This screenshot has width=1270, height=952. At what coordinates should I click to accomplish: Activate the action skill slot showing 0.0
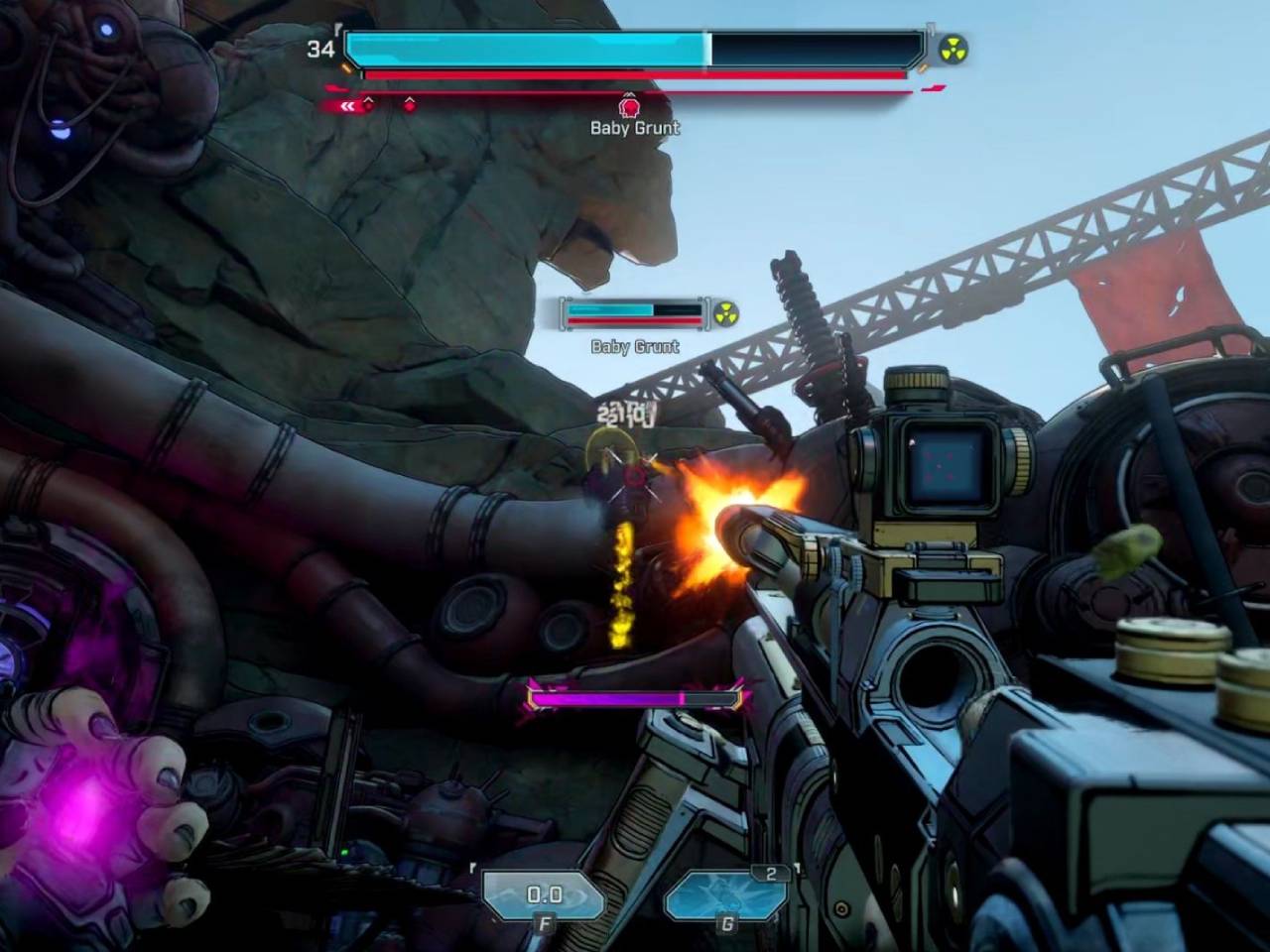[x=544, y=895]
